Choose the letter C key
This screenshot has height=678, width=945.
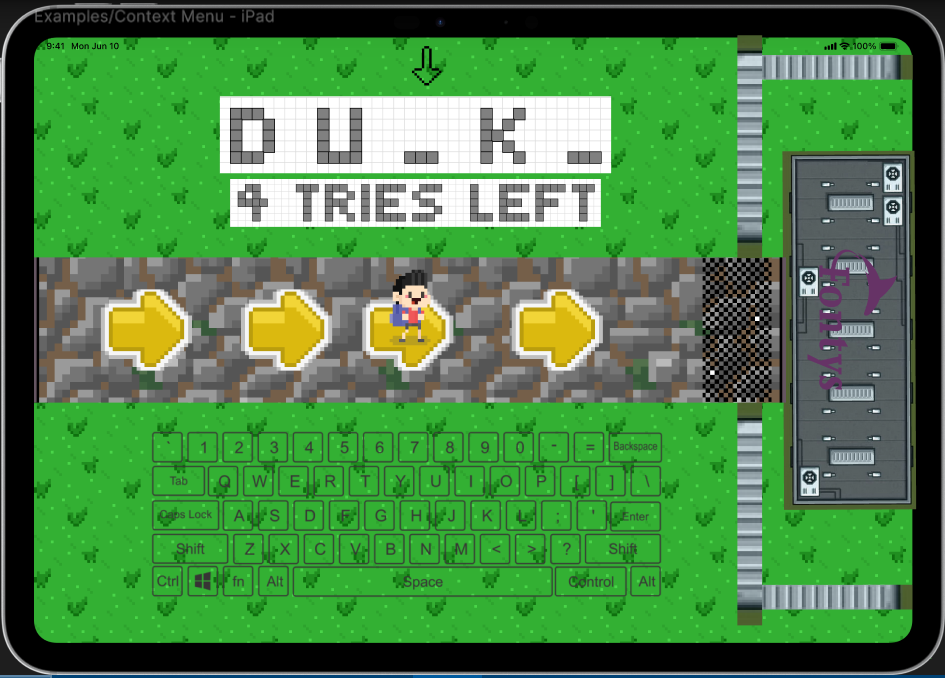coord(320,549)
